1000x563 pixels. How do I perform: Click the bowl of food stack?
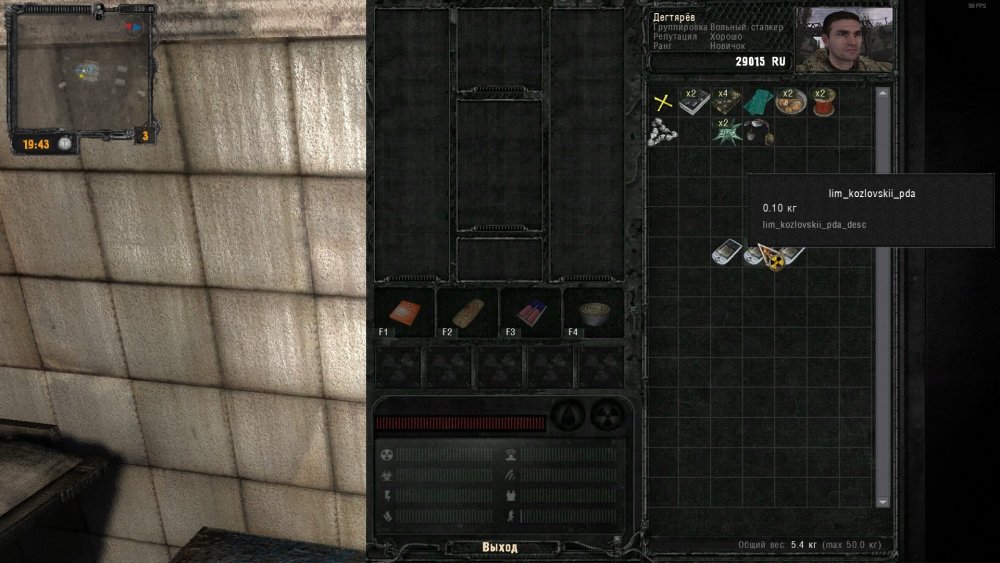pos(790,101)
